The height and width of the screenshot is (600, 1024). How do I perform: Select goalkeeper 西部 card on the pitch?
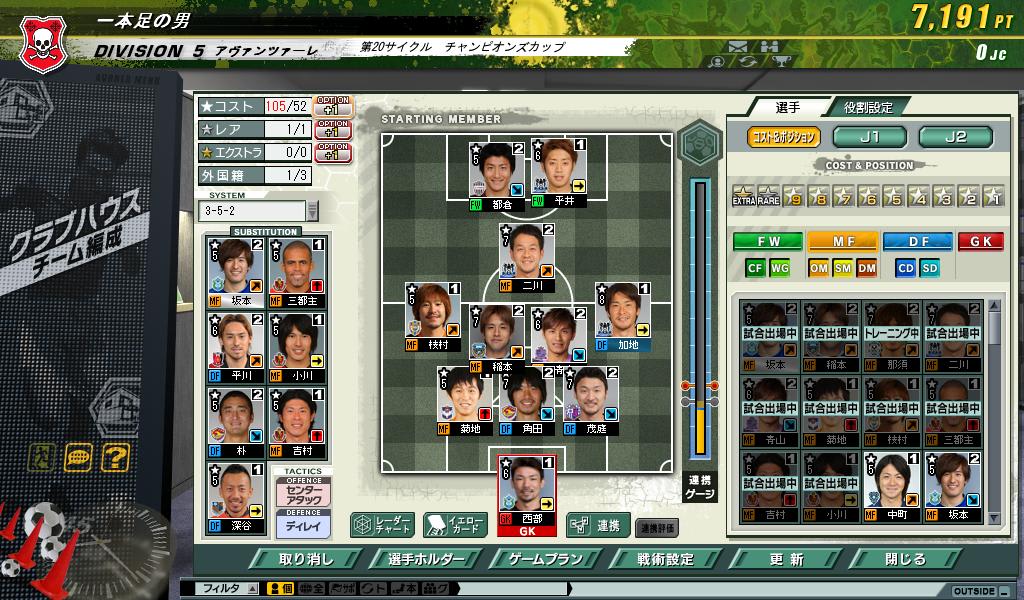(x=527, y=490)
